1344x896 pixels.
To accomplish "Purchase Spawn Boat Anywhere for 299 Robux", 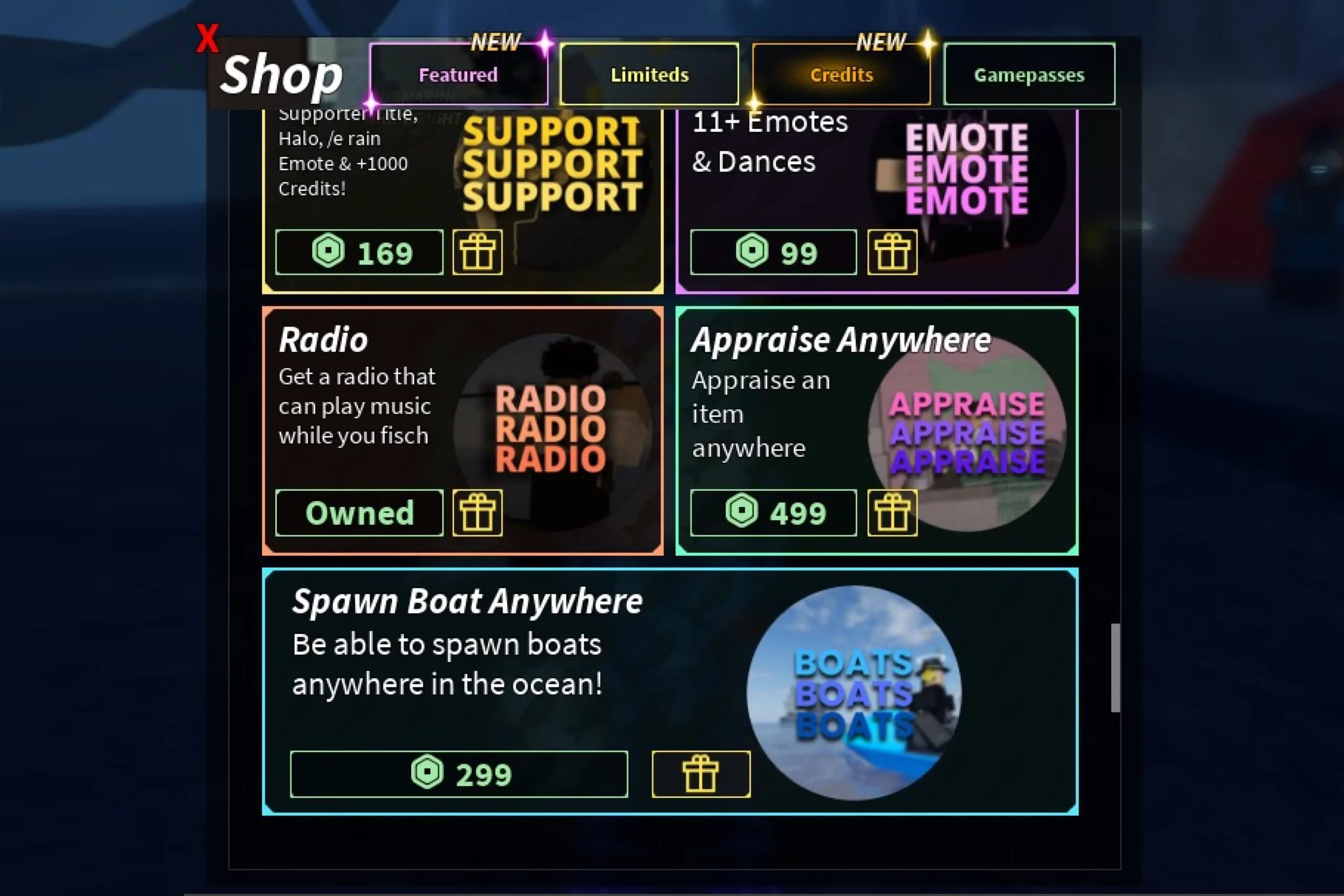I will tap(459, 774).
